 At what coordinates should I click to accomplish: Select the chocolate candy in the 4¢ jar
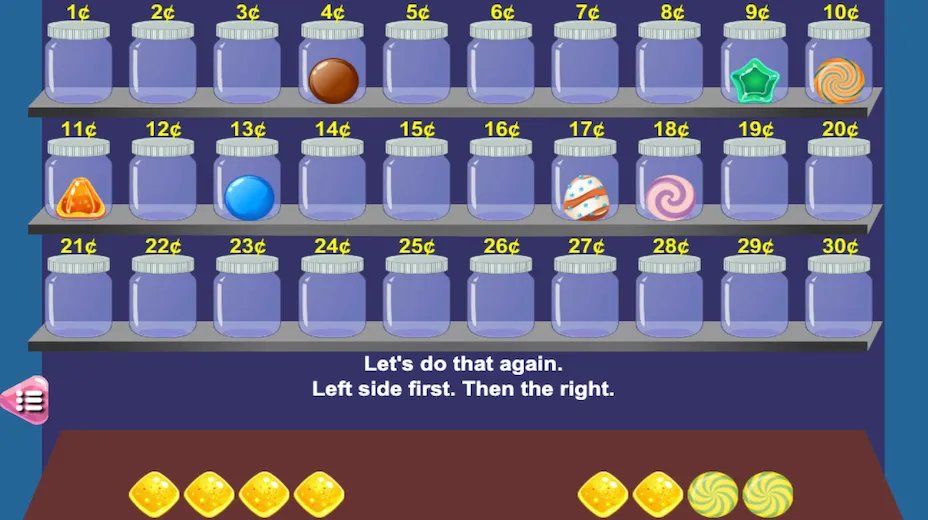coord(333,81)
